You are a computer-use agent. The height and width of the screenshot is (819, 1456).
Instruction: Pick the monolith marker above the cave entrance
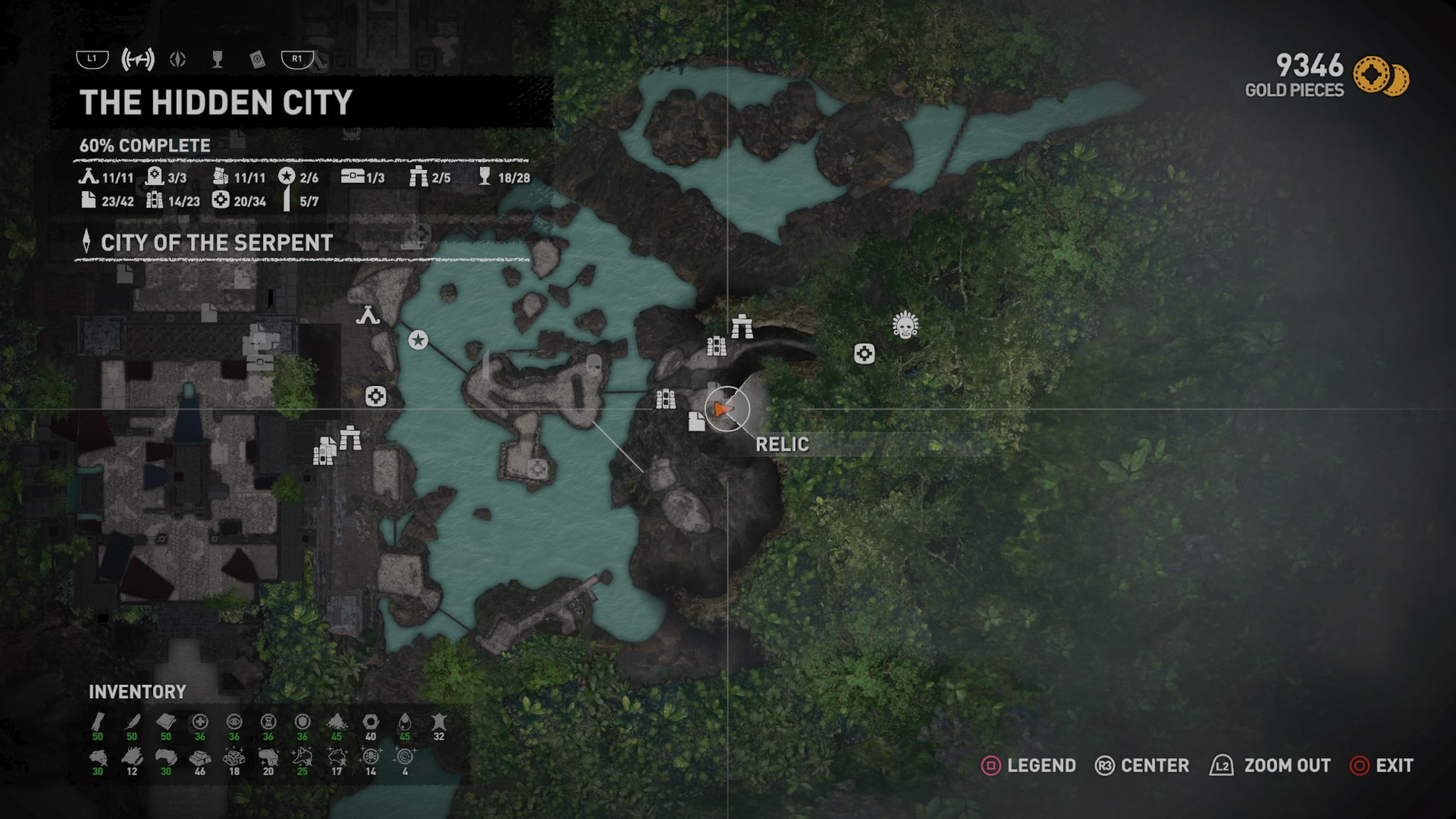point(742,326)
